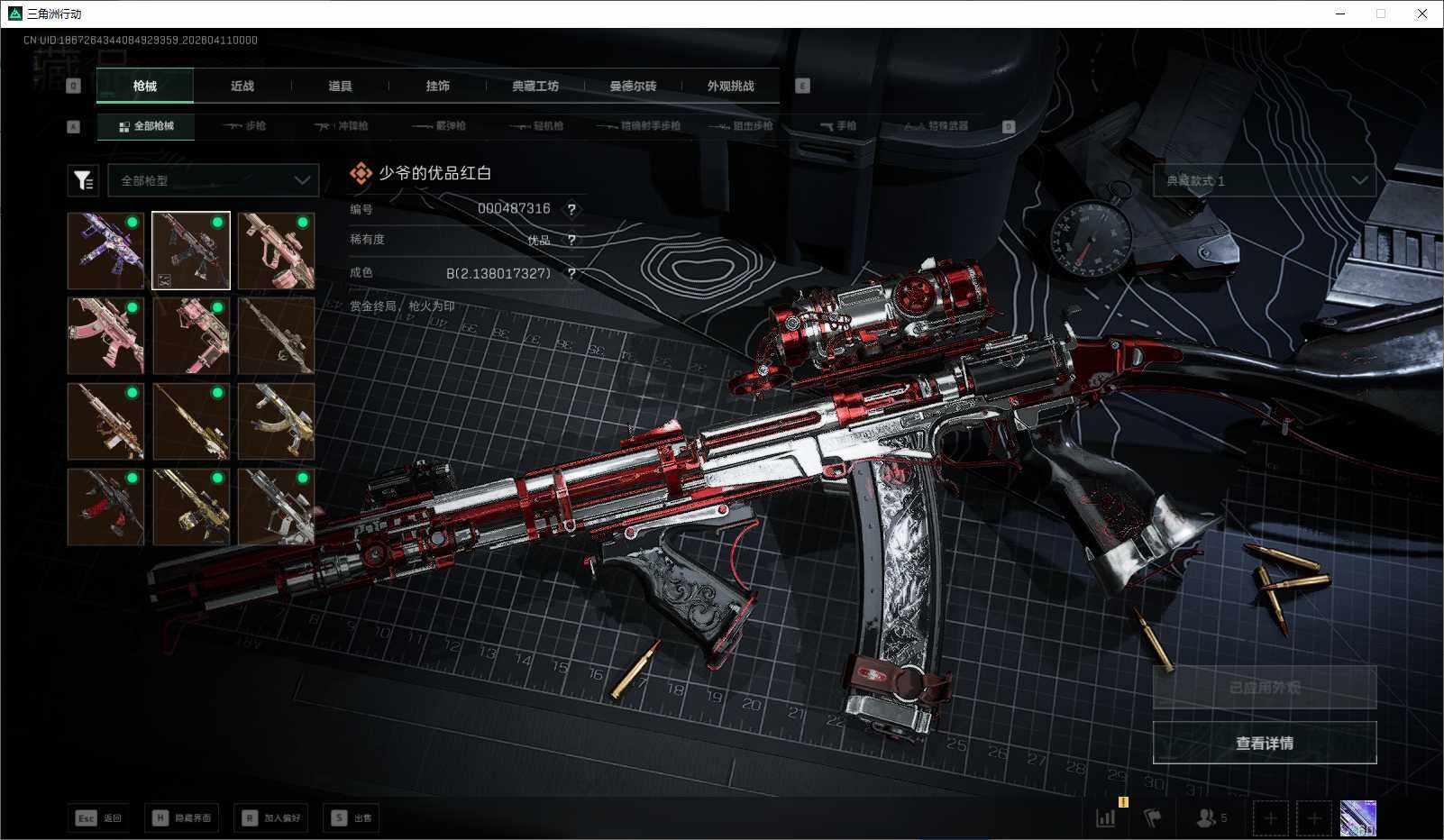Click the 查看详情 button
The height and width of the screenshot is (840, 1444).
(1264, 743)
